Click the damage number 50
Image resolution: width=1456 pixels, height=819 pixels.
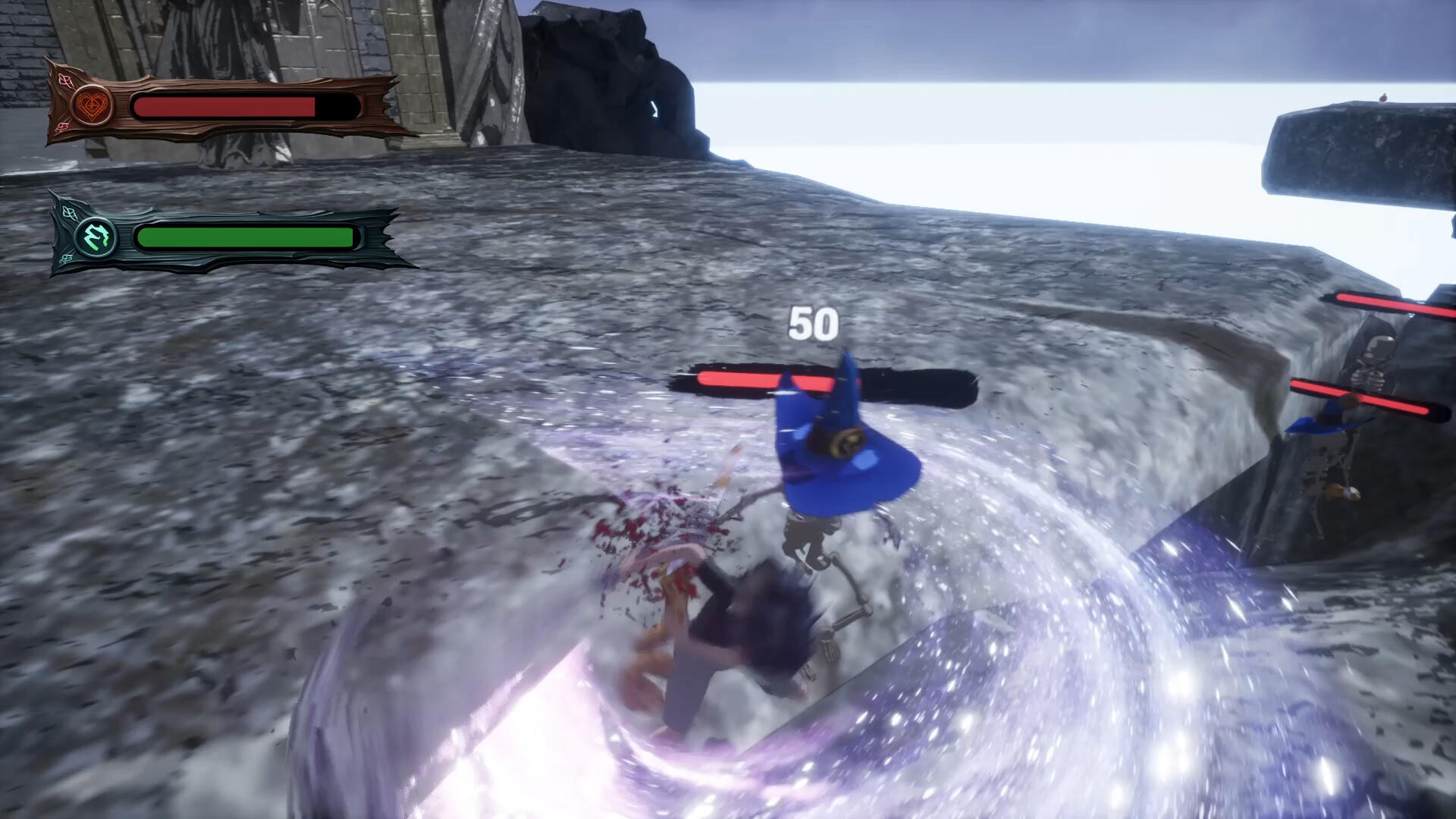(x=813, y=322)
